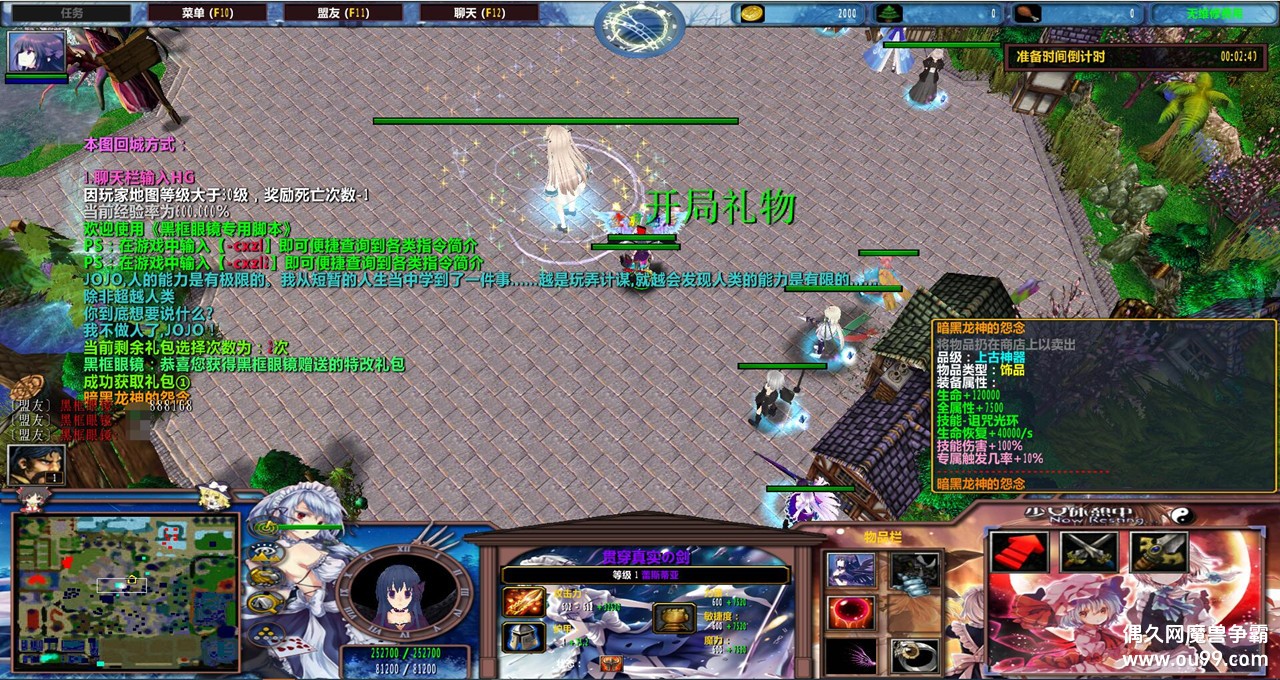
Task: Activate the crossed swords command
Action: (x=1089, y=552)
